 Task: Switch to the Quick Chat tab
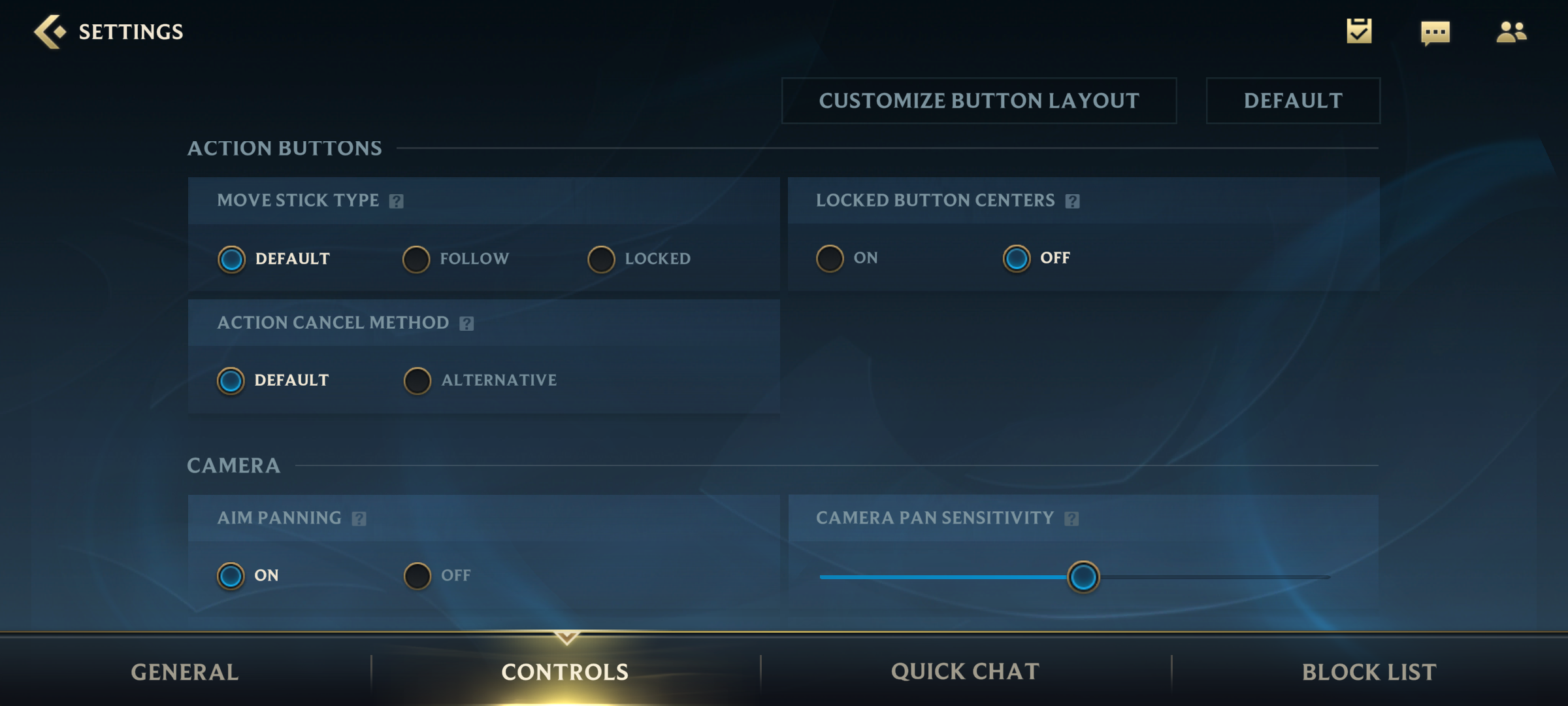[964, 671]
